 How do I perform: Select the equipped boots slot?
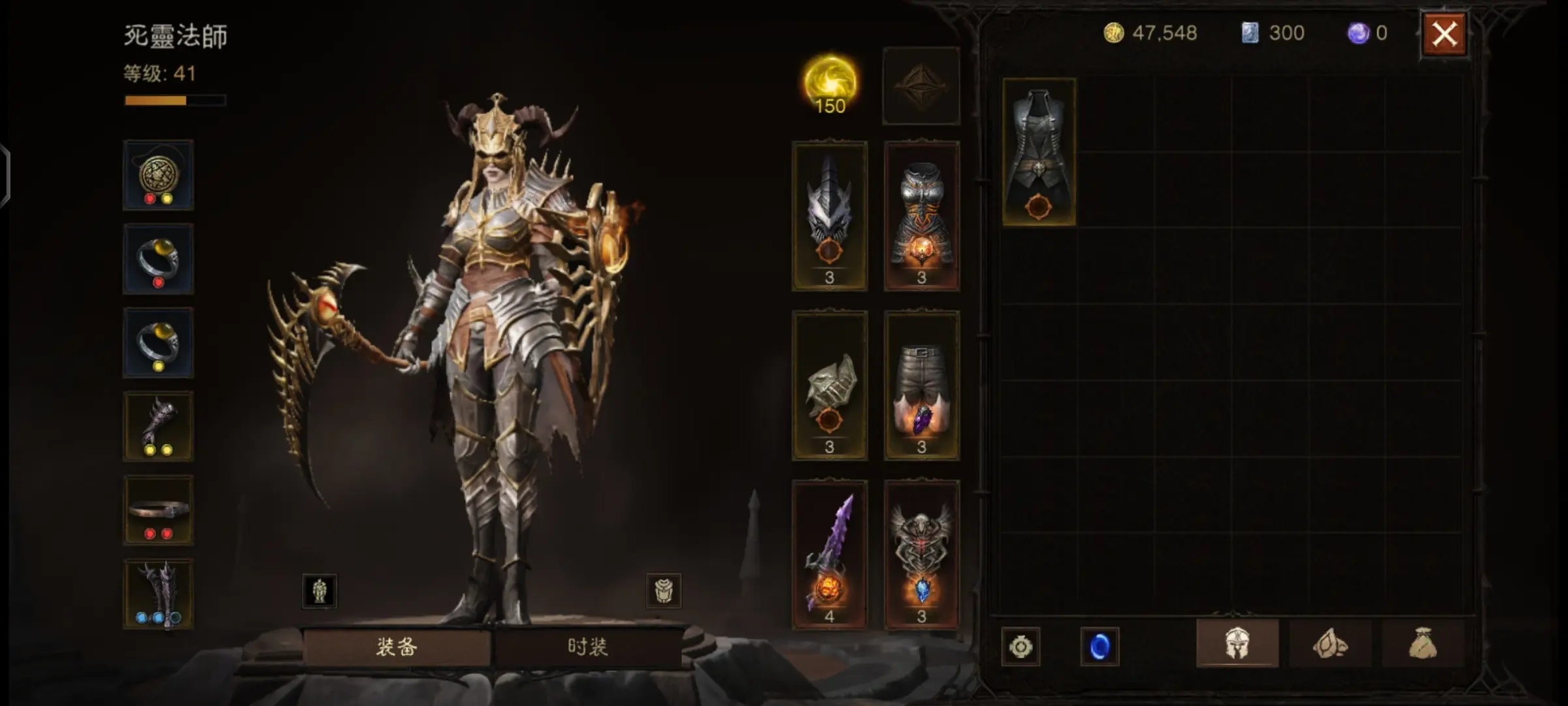[158, 594]
